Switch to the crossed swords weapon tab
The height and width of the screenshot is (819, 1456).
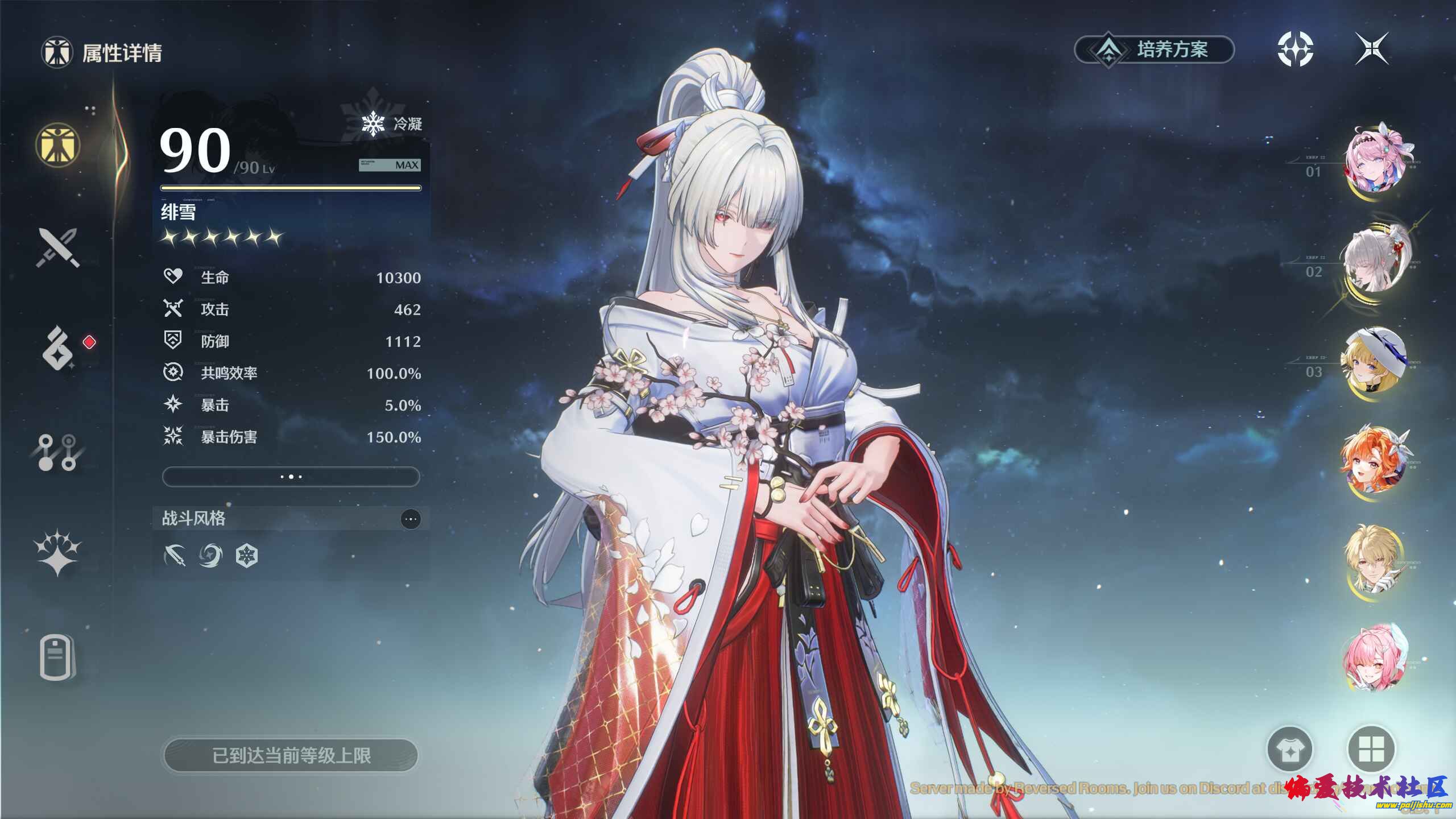(x=57, y=247)
